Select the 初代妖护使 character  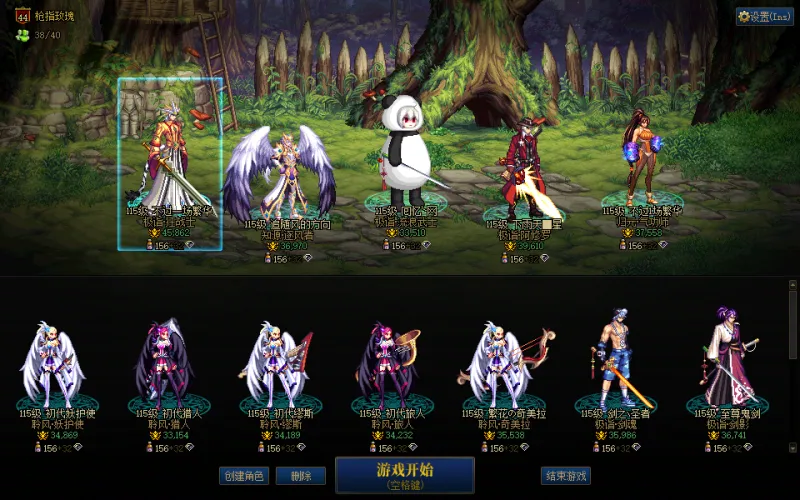click(54, 365)
